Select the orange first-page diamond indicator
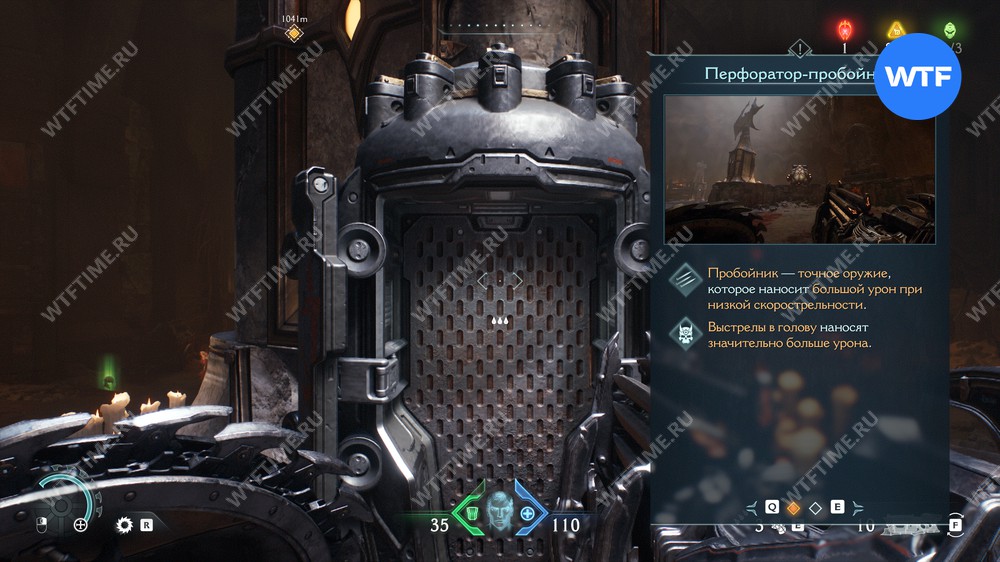The width and height of the screenshot is (1000, 562). tap(794, 508)
